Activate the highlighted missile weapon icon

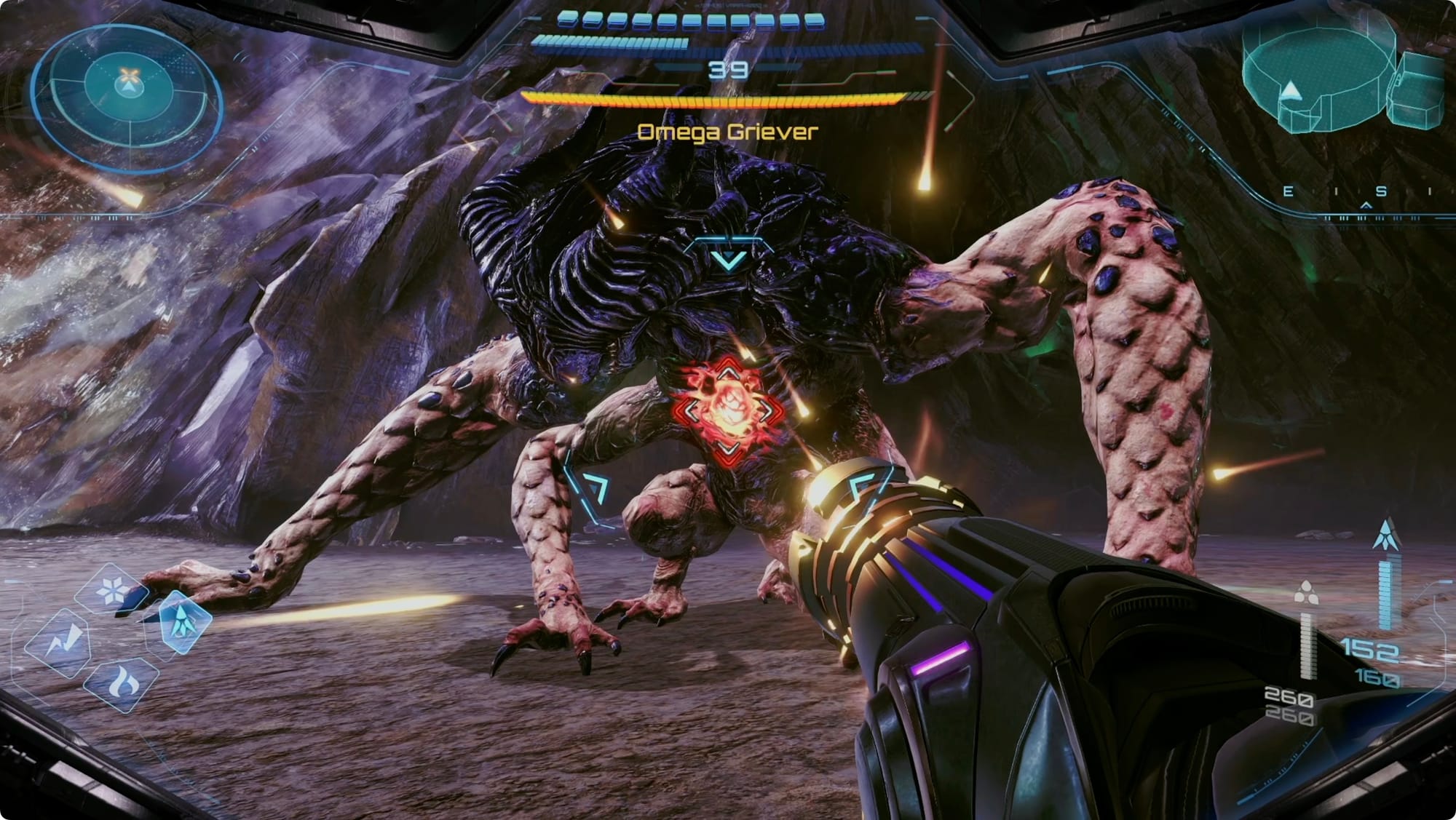click(x=182, y=622)
